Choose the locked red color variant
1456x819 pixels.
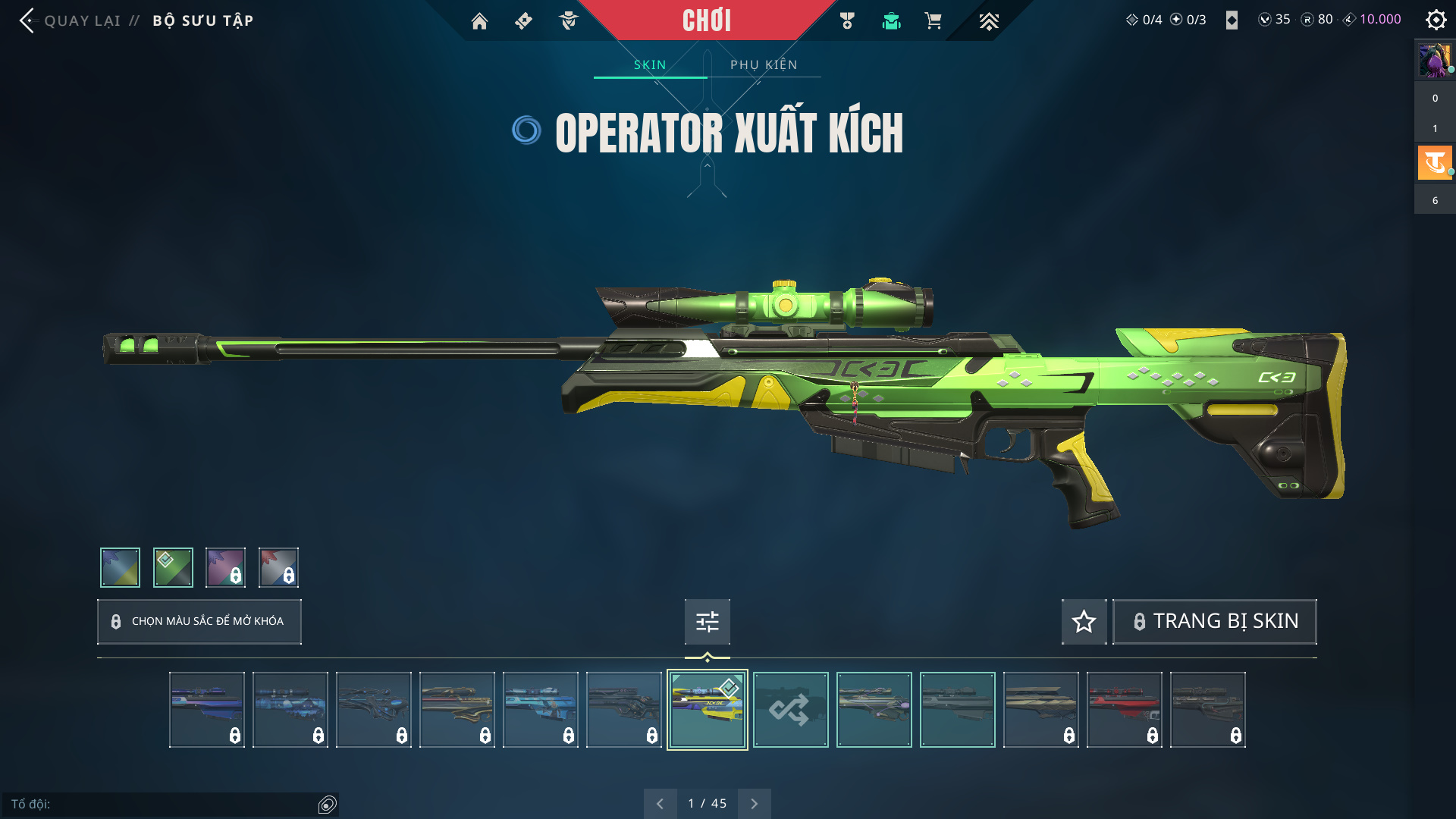pos(278,567)
